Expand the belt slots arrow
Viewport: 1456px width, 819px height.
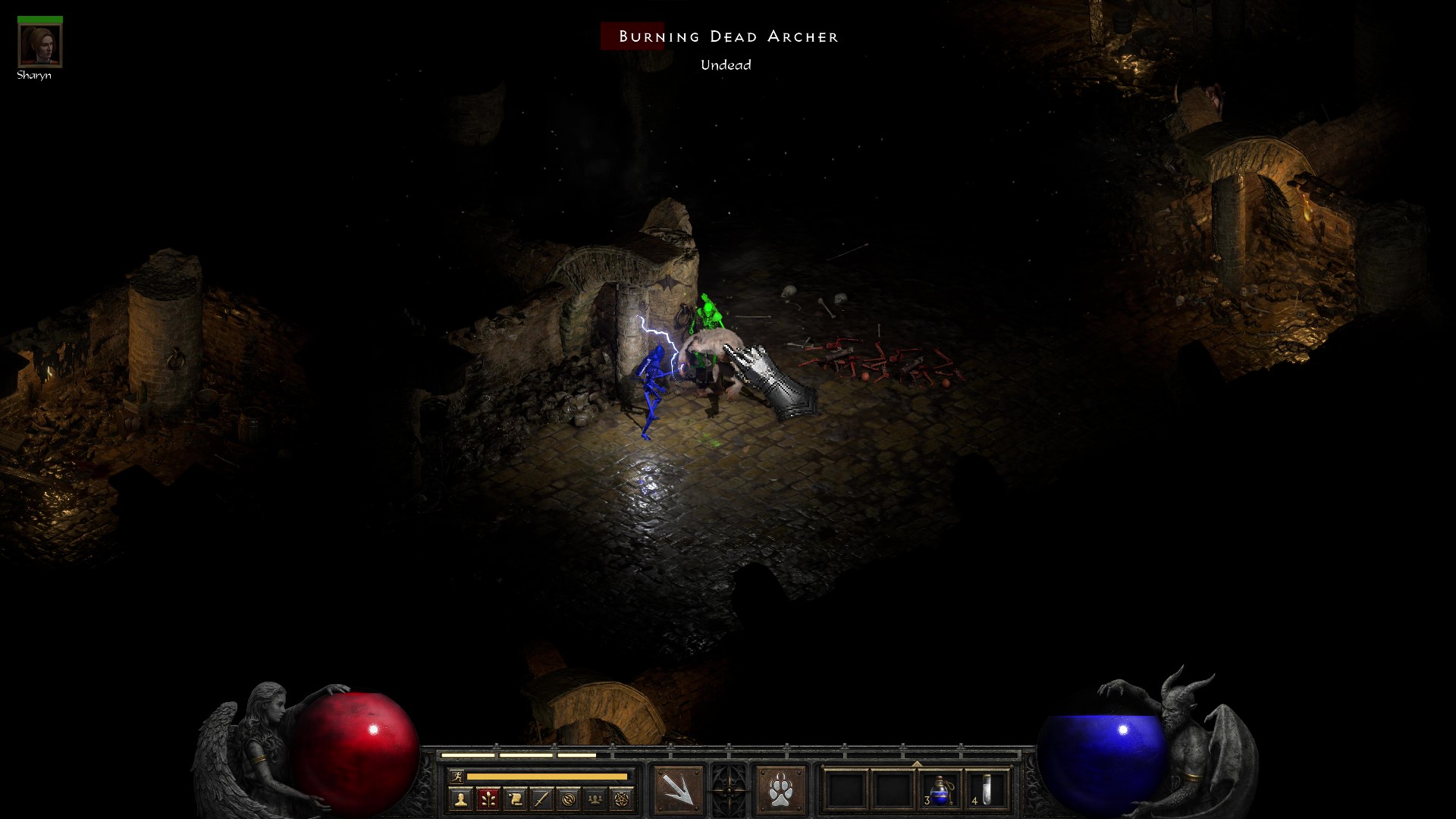click(x=917, y=764)
